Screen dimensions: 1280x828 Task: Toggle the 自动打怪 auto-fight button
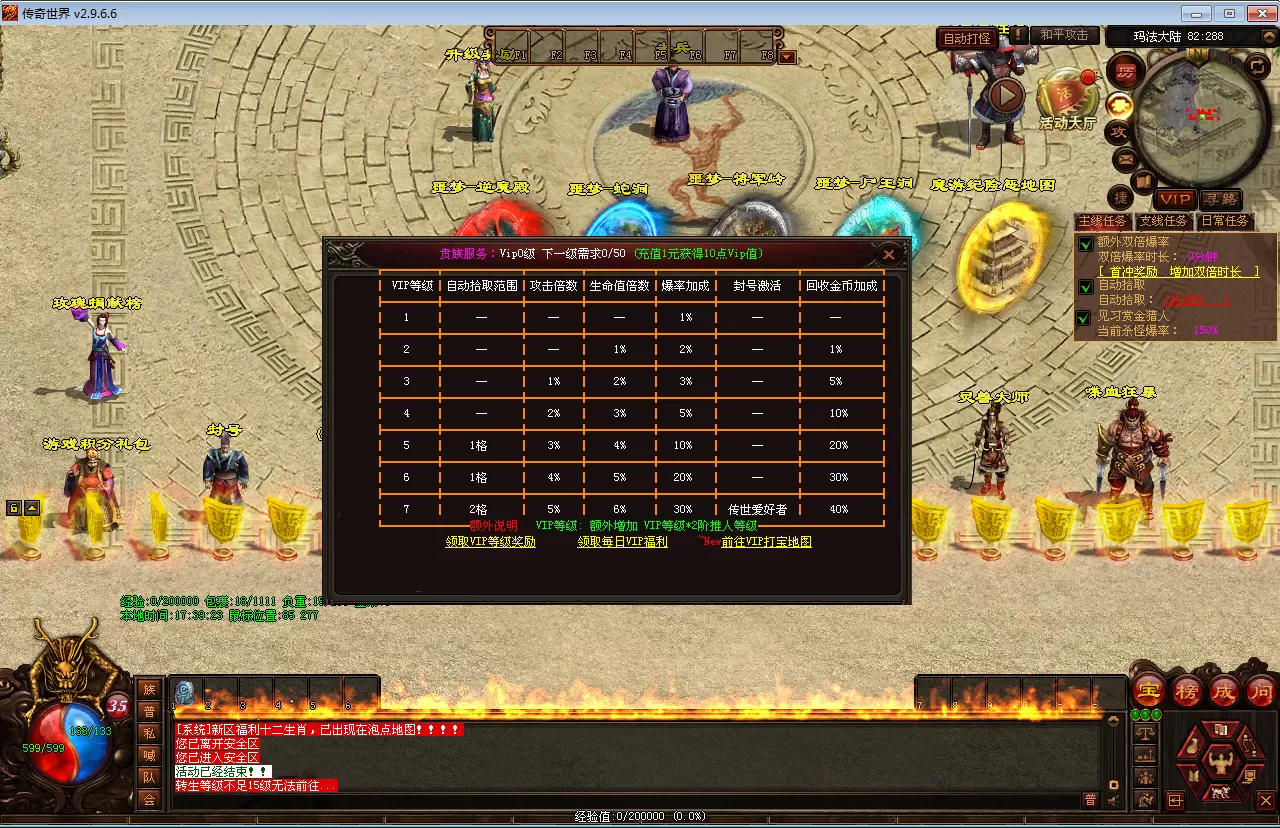point(967,39)
